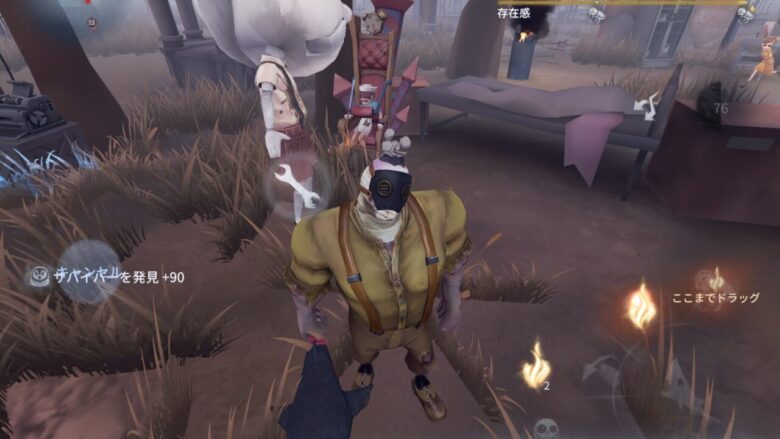Viewport: 780px width, 439px height.
Task: Tap the white arrow icon on the pallet
Action: click(648, 103)
